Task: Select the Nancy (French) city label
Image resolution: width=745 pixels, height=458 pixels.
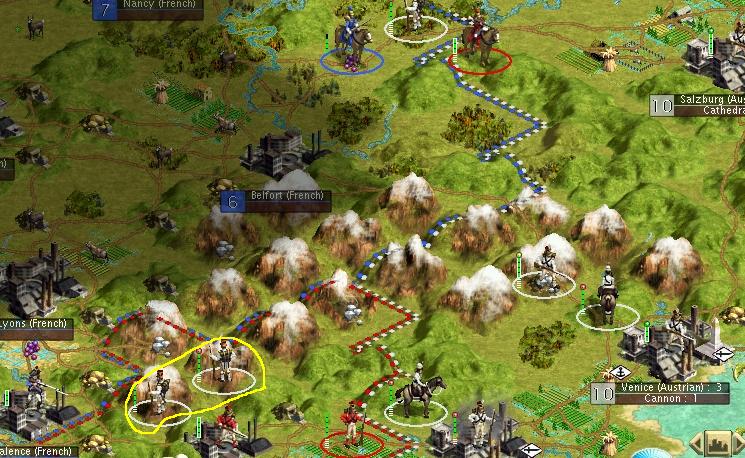Action: coord(159,5)
